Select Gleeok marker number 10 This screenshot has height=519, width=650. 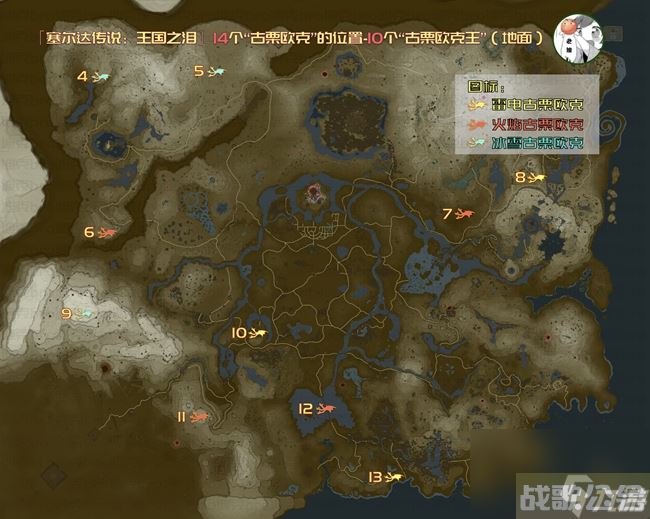pos(257,333)
